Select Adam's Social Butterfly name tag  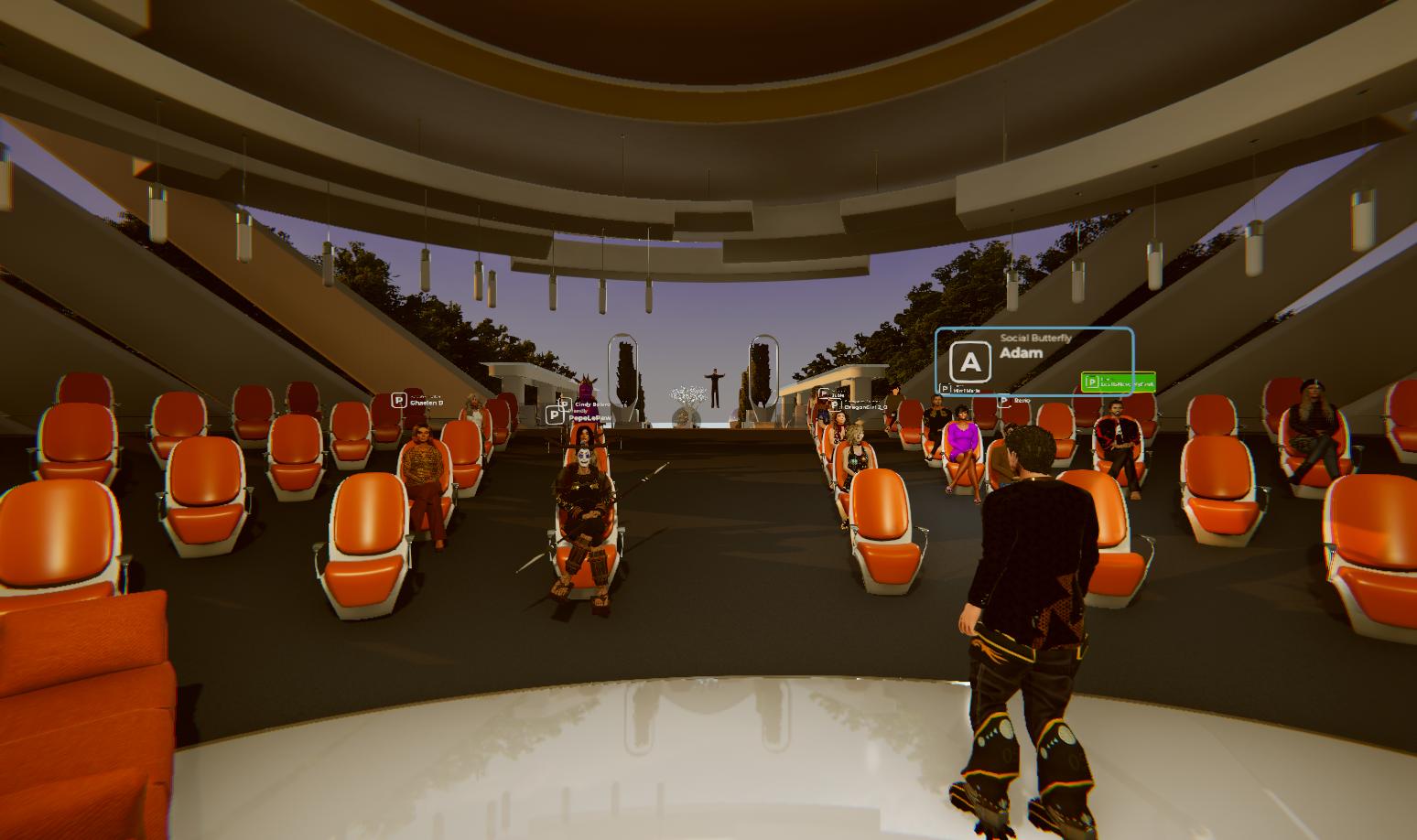coord(1033,361)
